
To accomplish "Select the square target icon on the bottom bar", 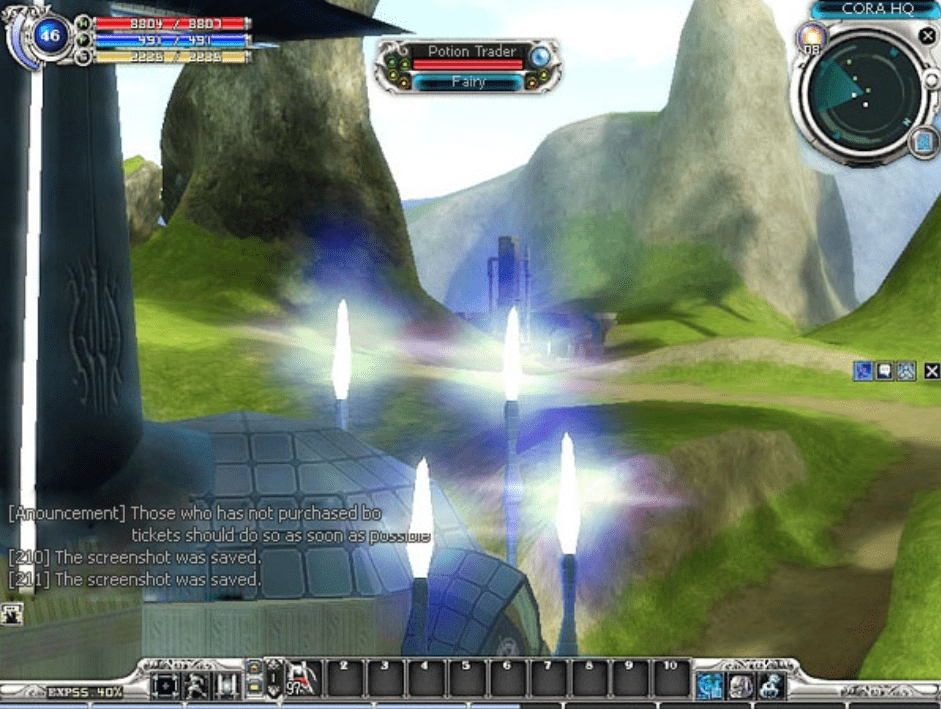I will 164,686.
